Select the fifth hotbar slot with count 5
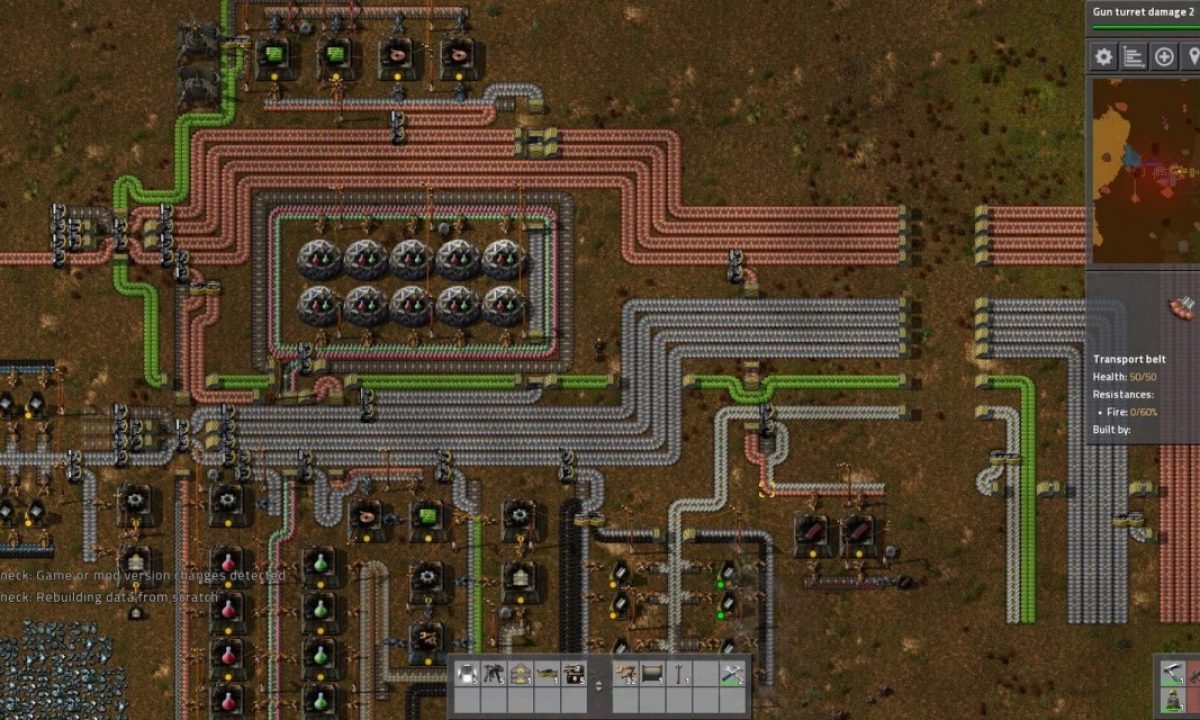This screenshot has height=720, width=1200. [x=574, y=673]
